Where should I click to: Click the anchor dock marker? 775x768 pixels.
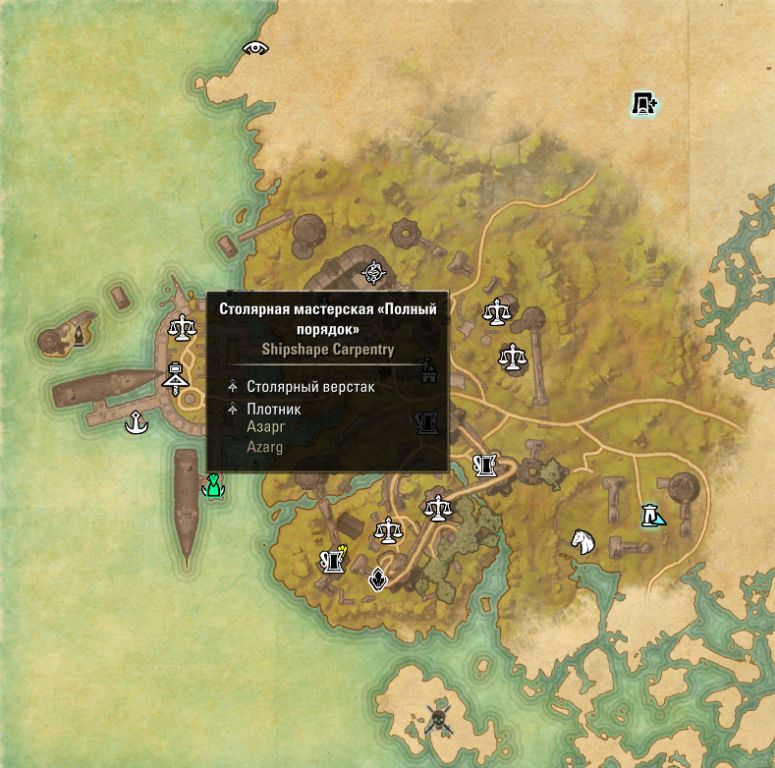137,424
